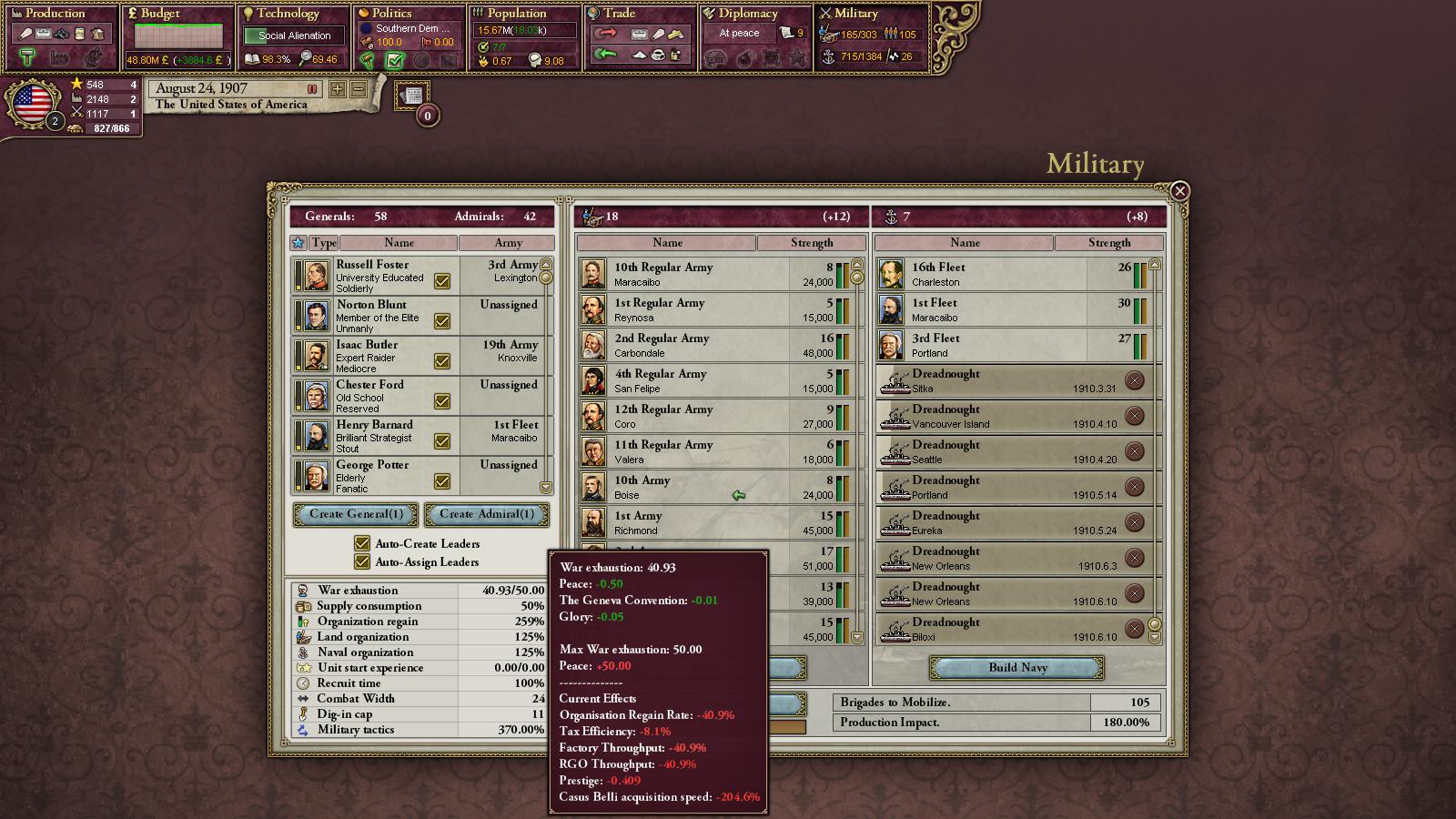Sort leaders by the Name column
The height and width of the screenshot is (819, 1456).
(x=399, y=243)
